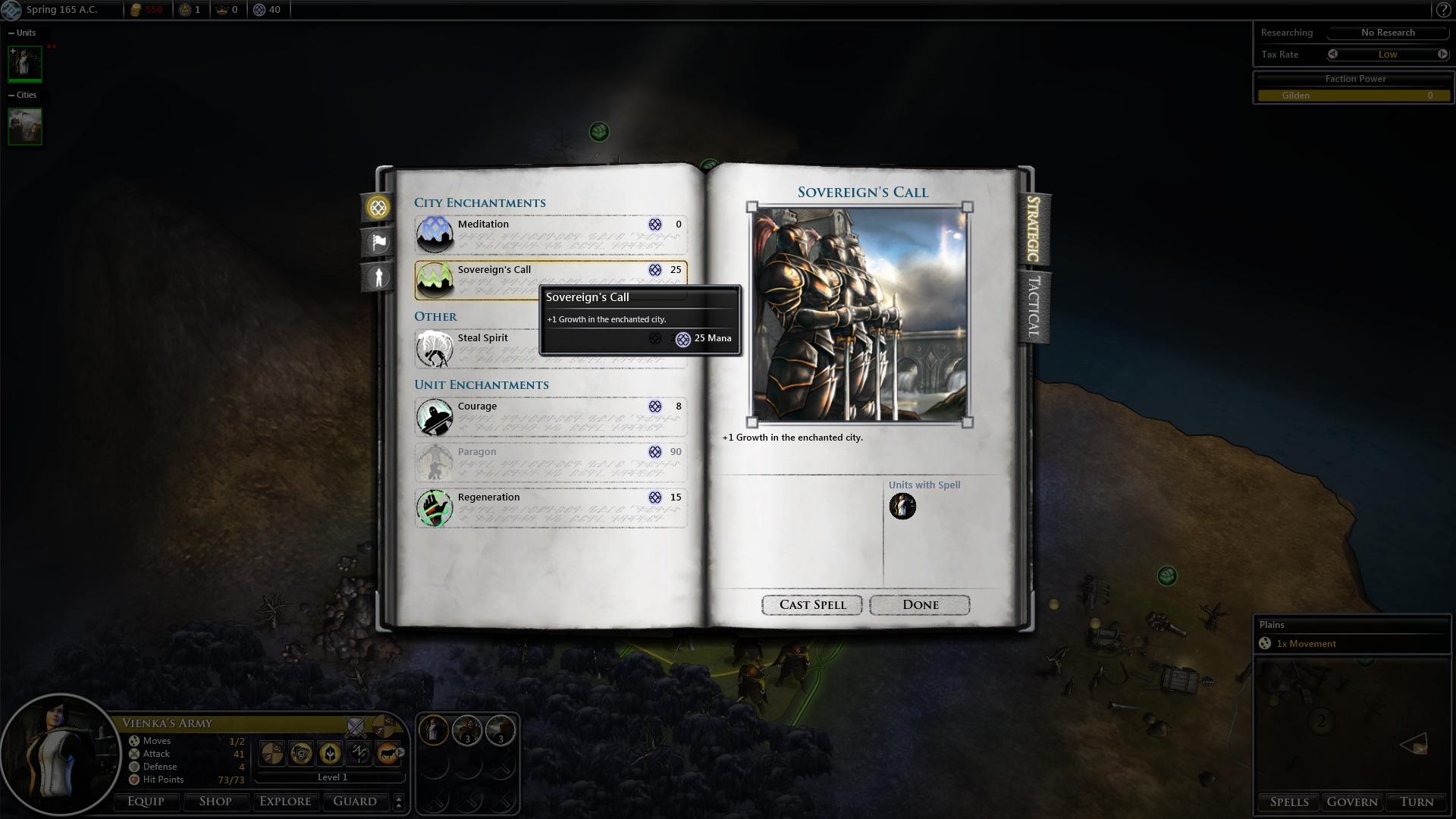Select the unit portrait under Units
This screenshot has width=1456, height=819.
click(25, 64)
